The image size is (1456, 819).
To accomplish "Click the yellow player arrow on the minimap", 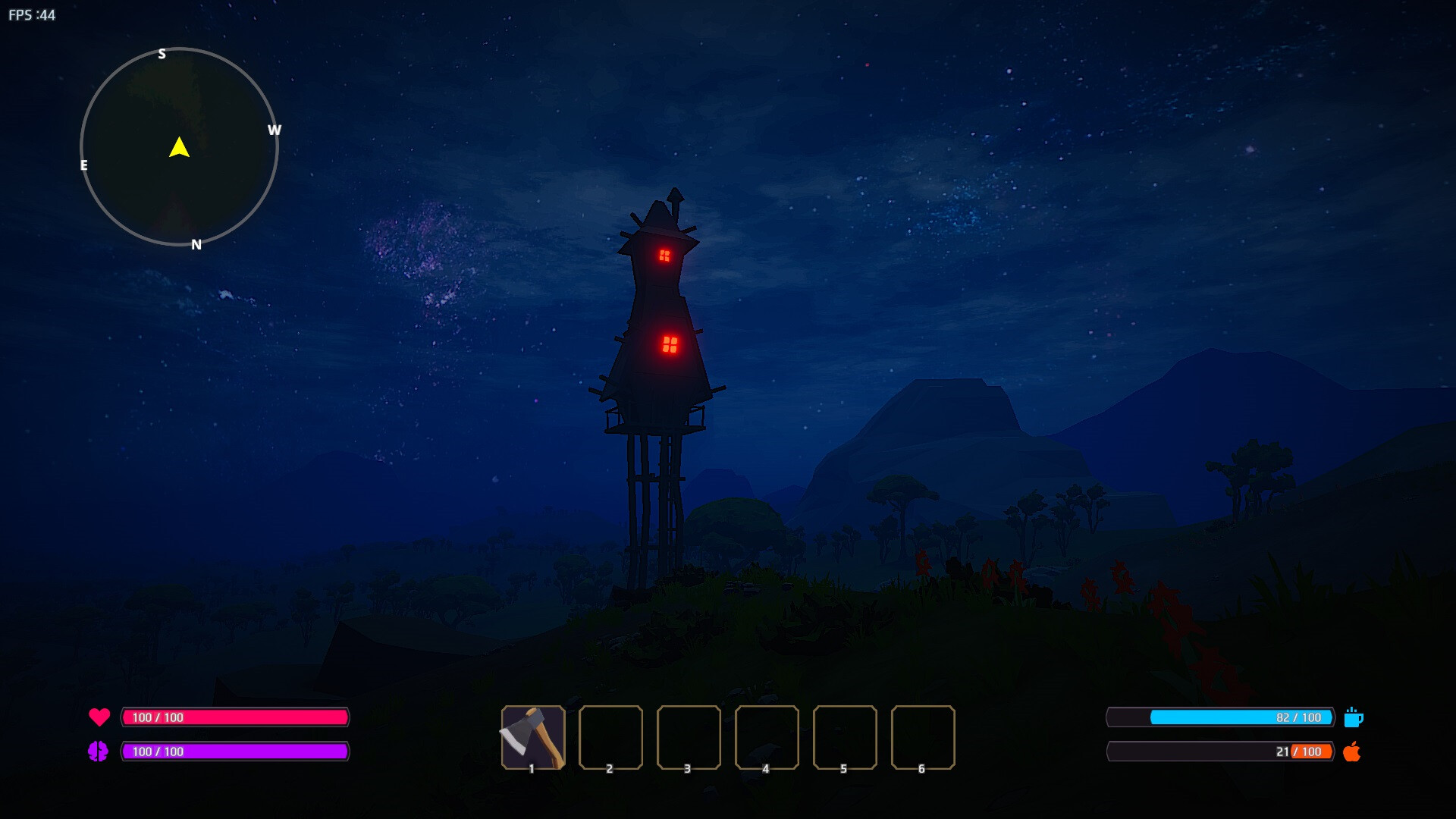I will (179, 147).
